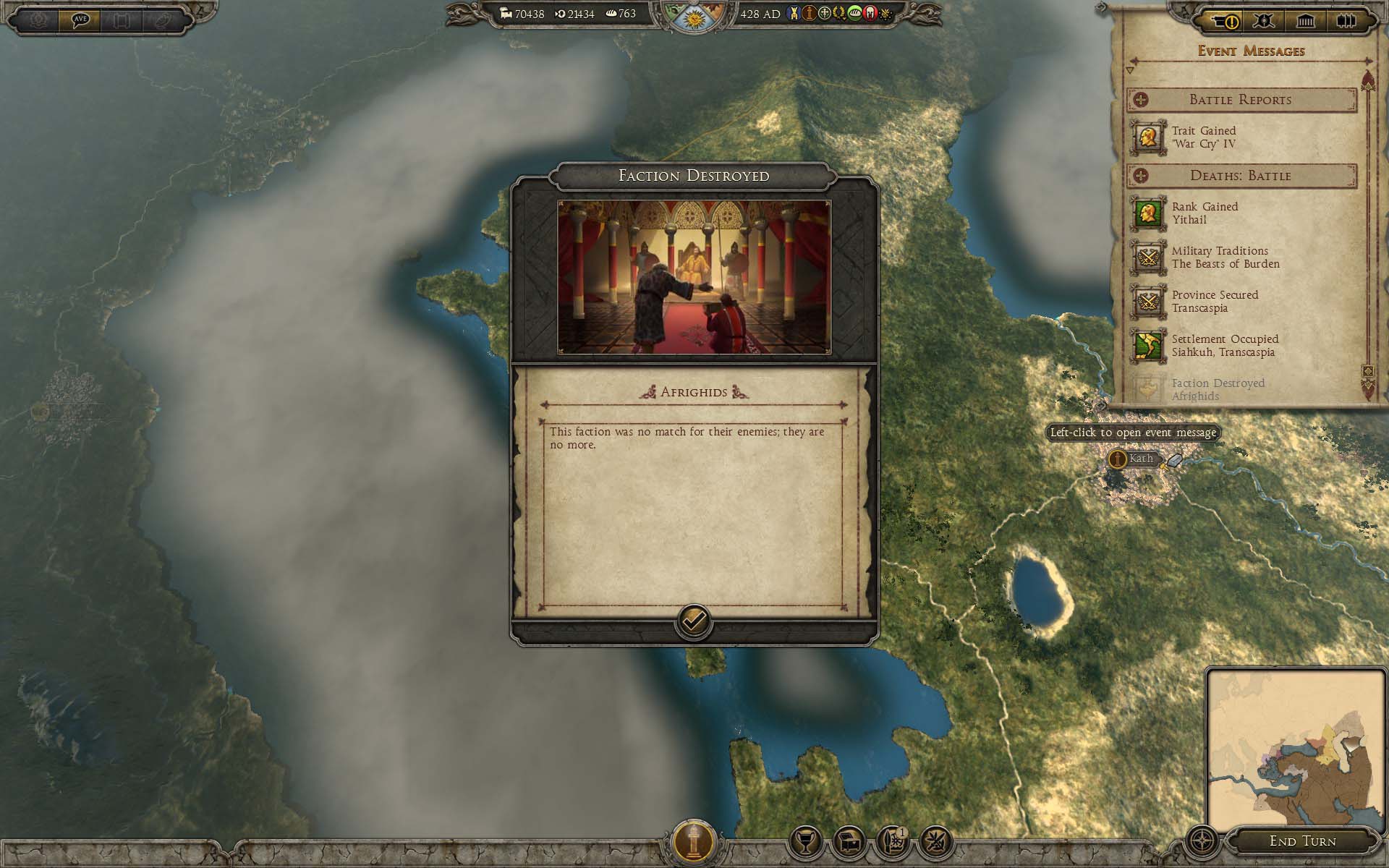Open the Military Traditions Beasts of Burden message
This screenshot has width=1389, height=868.
[1225, 258]
